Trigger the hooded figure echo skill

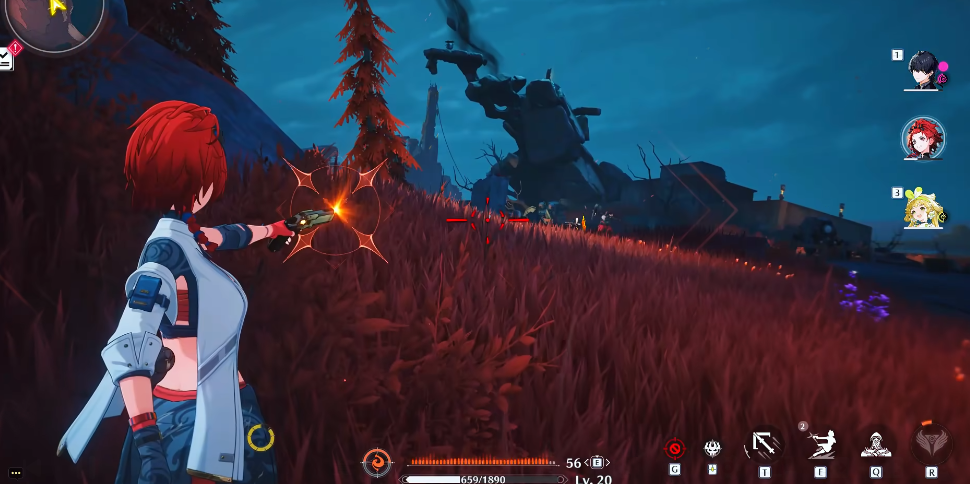click(876, 445)
